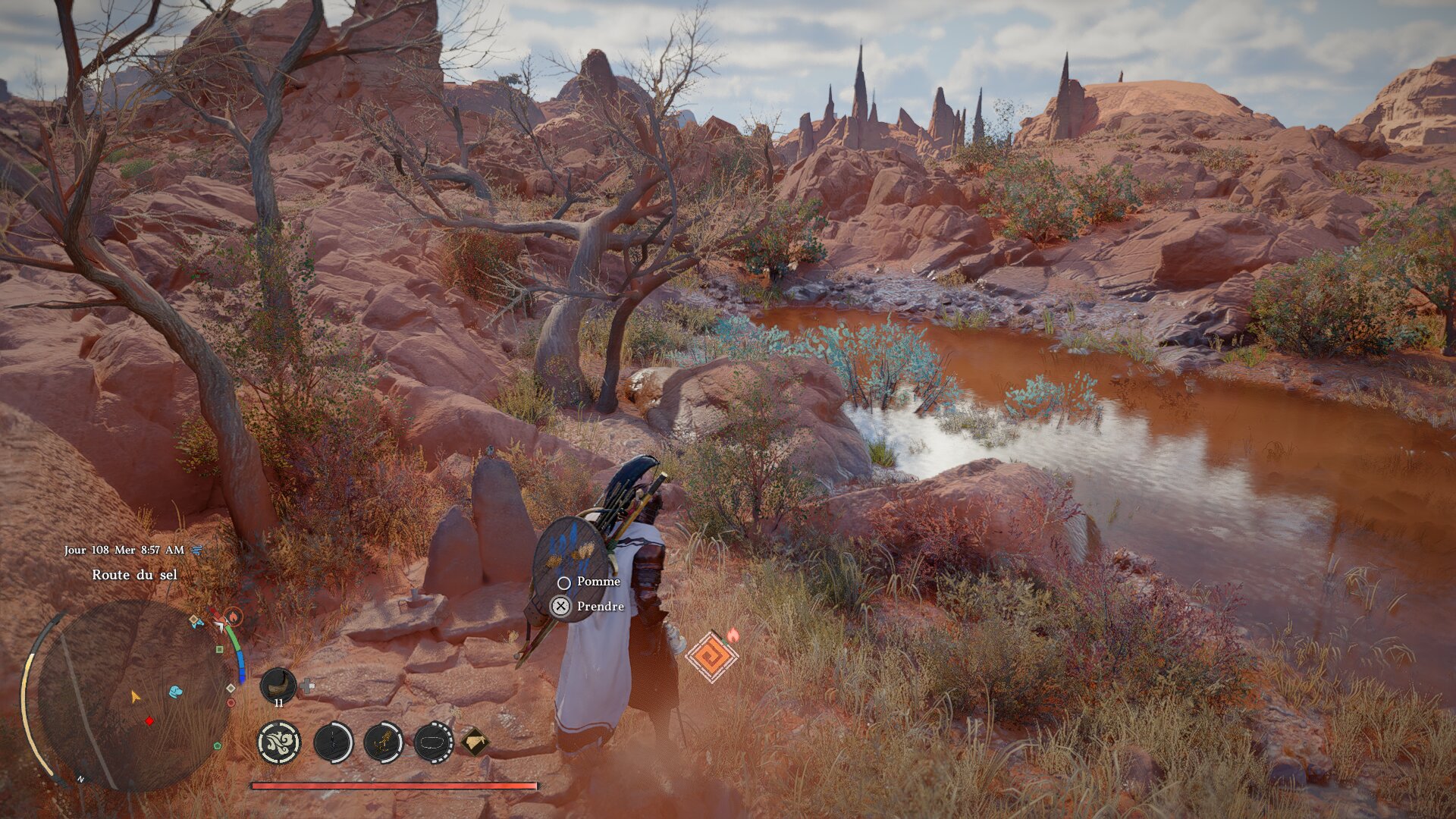Viewport: 1456px width, 819px height.
Task: Click the green pentagon marker on the minimap
Action: (218, 746)
